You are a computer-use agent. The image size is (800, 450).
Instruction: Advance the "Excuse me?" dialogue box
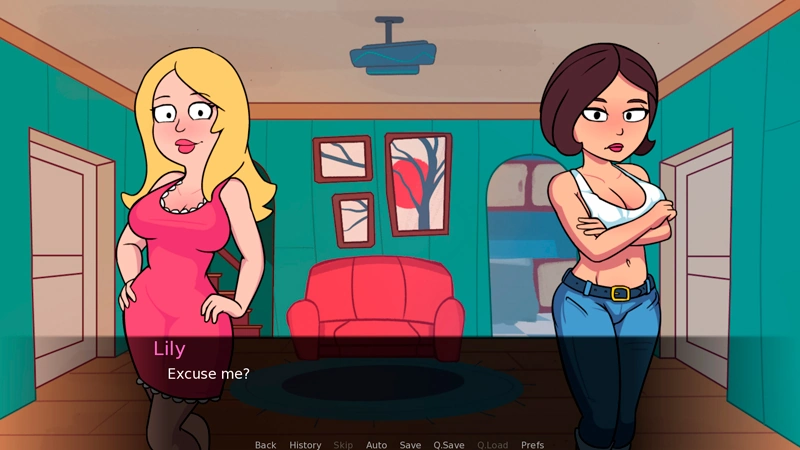tap(400, 385)
